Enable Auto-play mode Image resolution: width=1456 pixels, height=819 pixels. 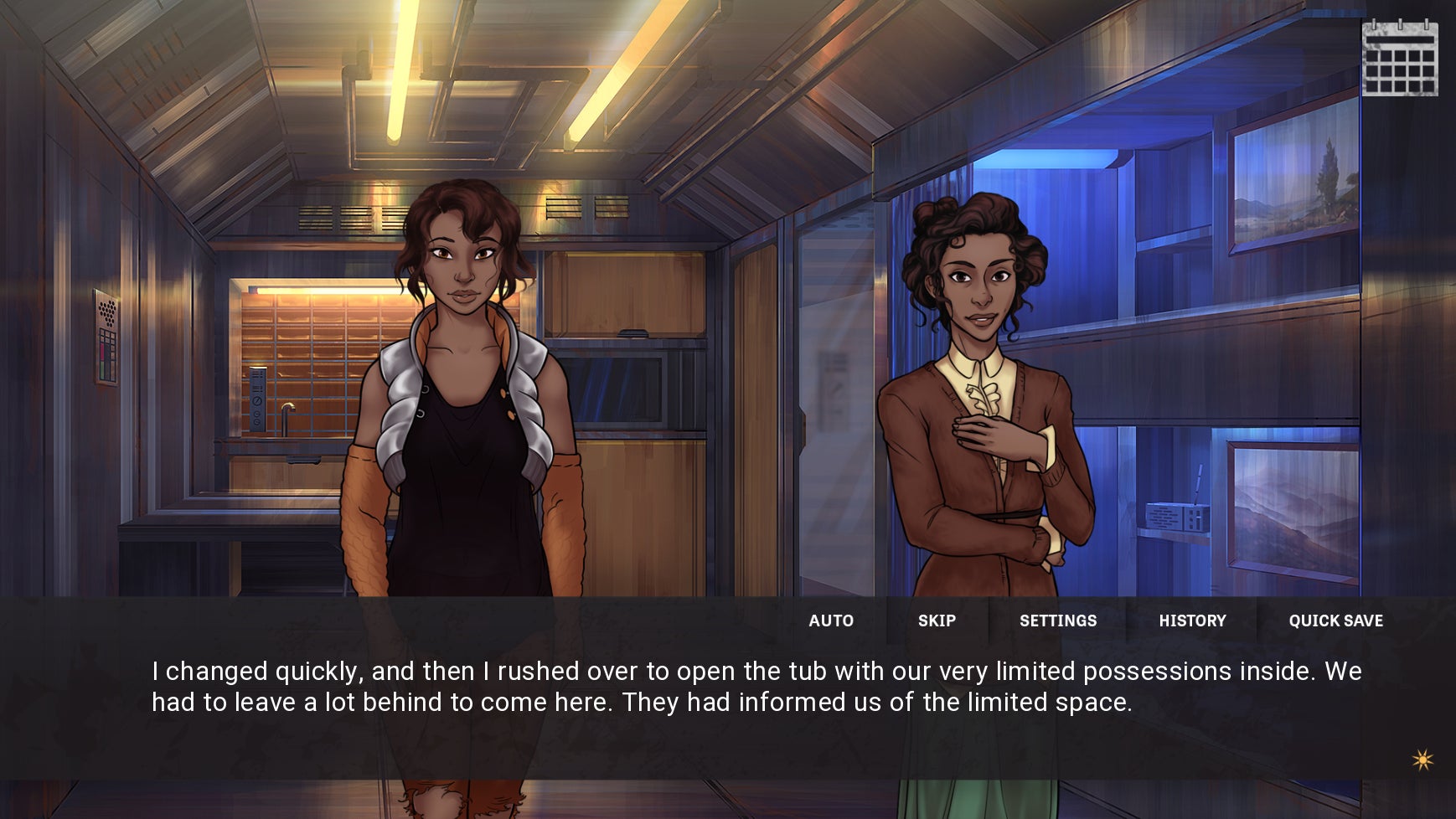(x=831, y=621)
